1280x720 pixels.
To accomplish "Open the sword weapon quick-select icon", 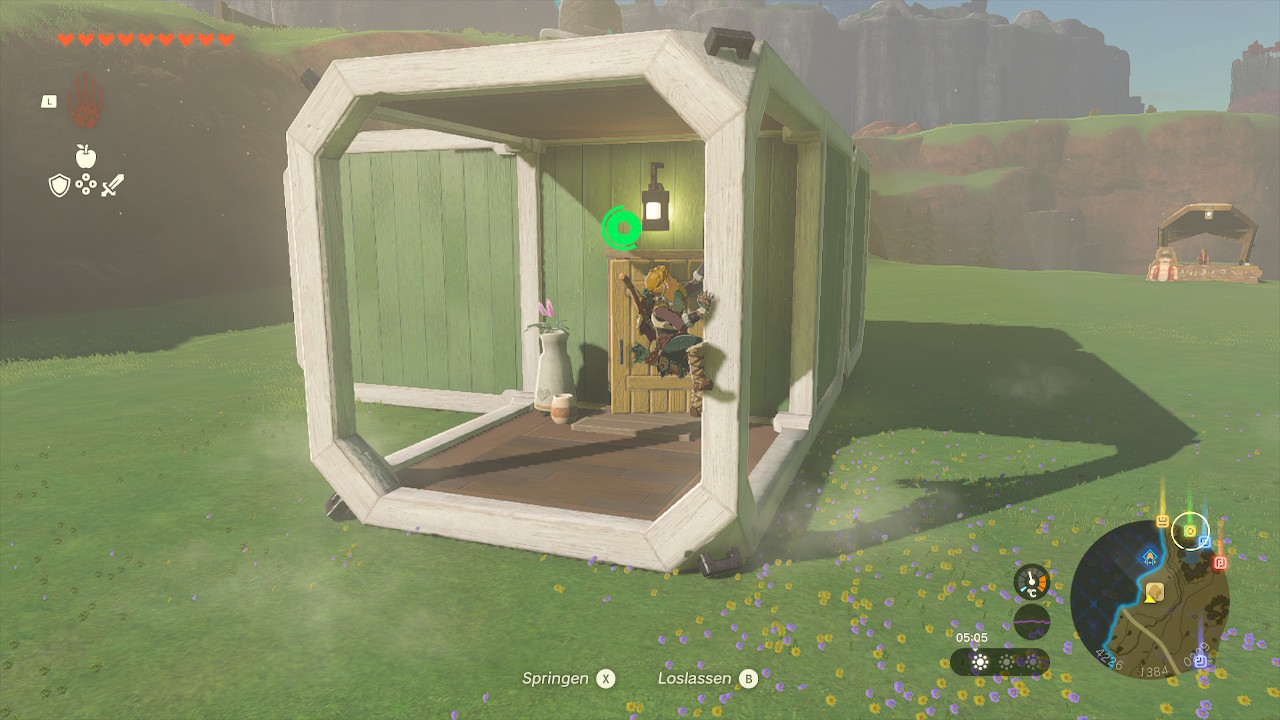I will [x=112, y=185].
